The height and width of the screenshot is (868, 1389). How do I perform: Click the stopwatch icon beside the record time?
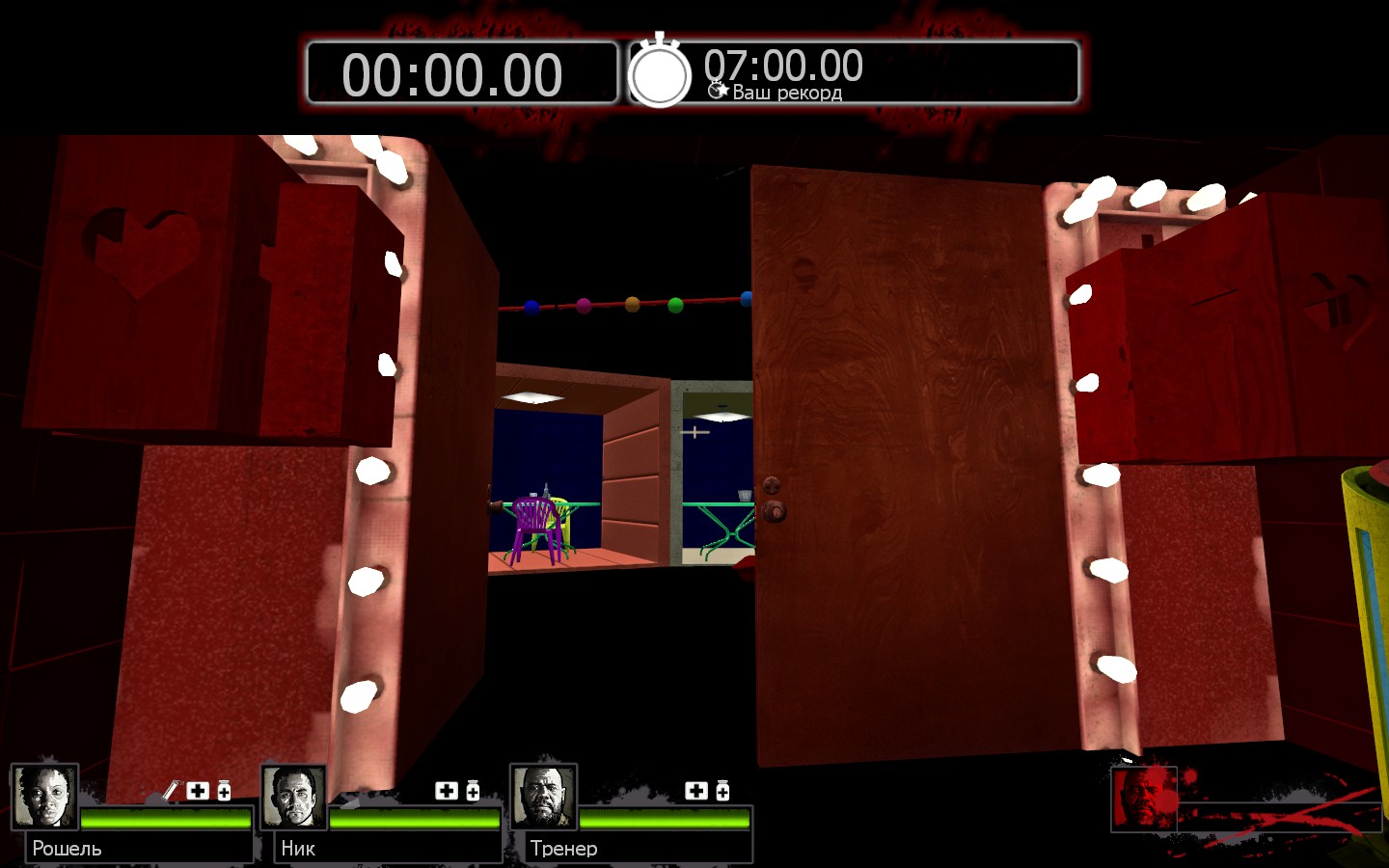660,73
